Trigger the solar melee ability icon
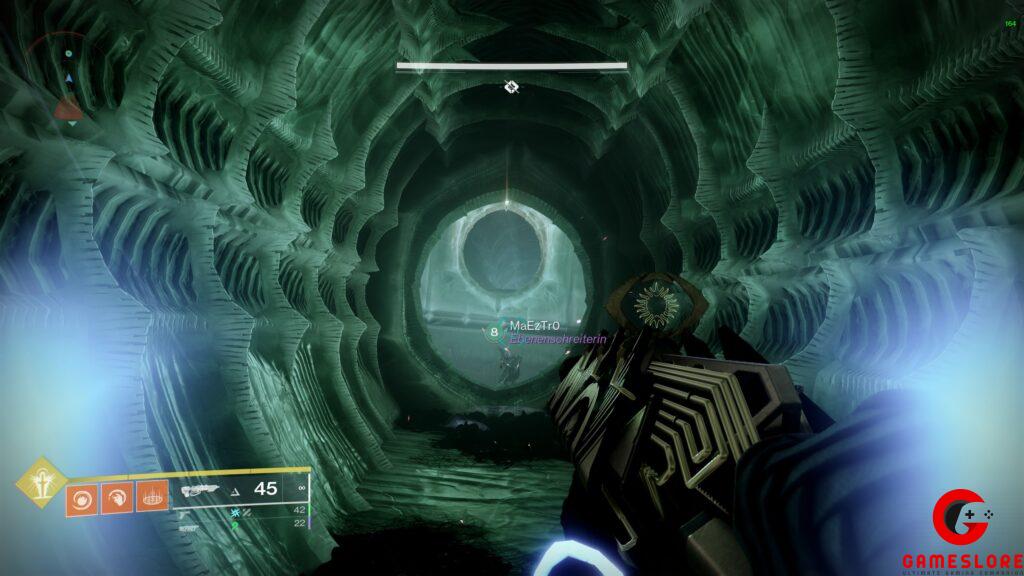The image size is (1024, 576). coord(116,496)
